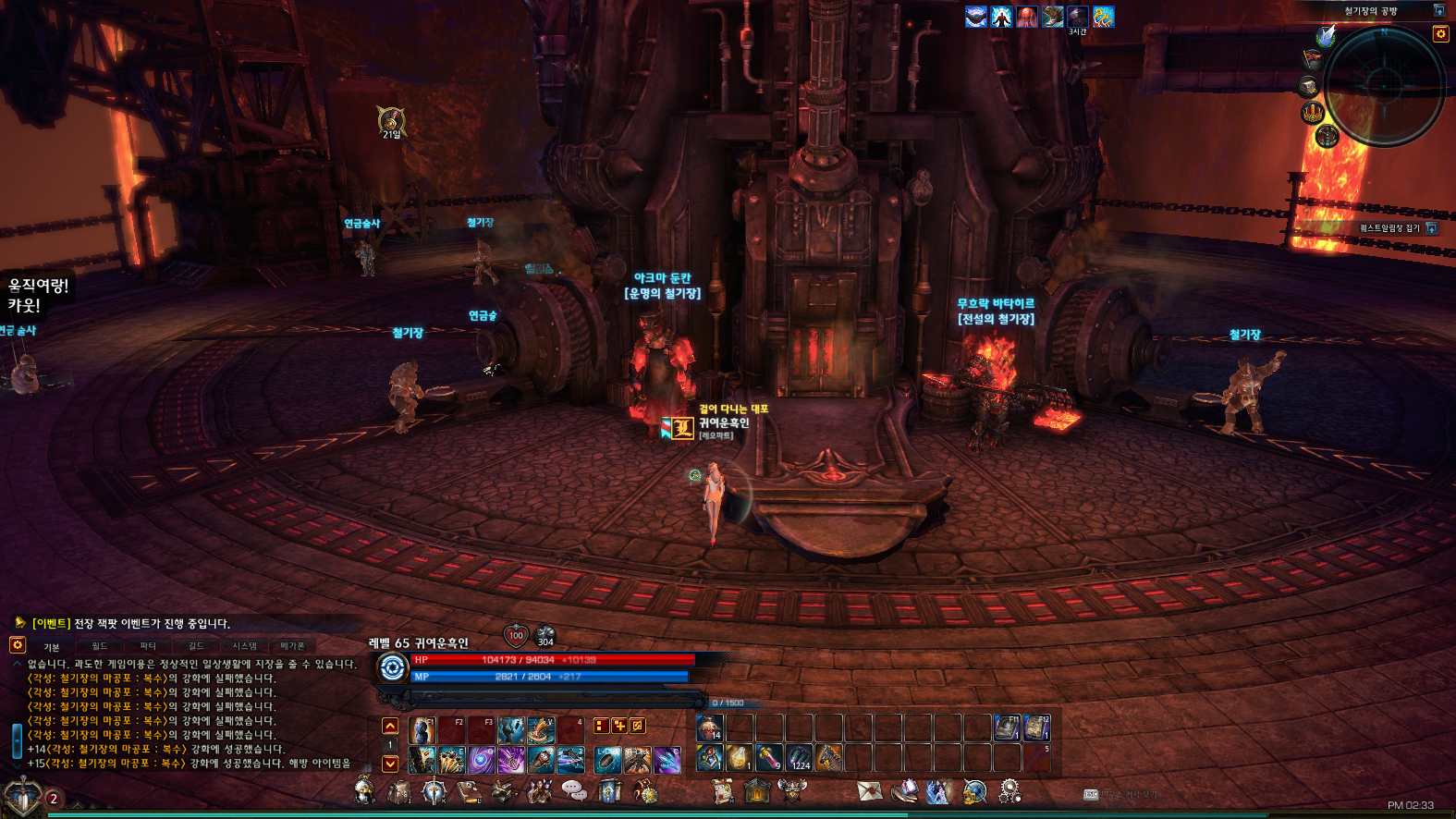Open chat settings gear button

17,645
